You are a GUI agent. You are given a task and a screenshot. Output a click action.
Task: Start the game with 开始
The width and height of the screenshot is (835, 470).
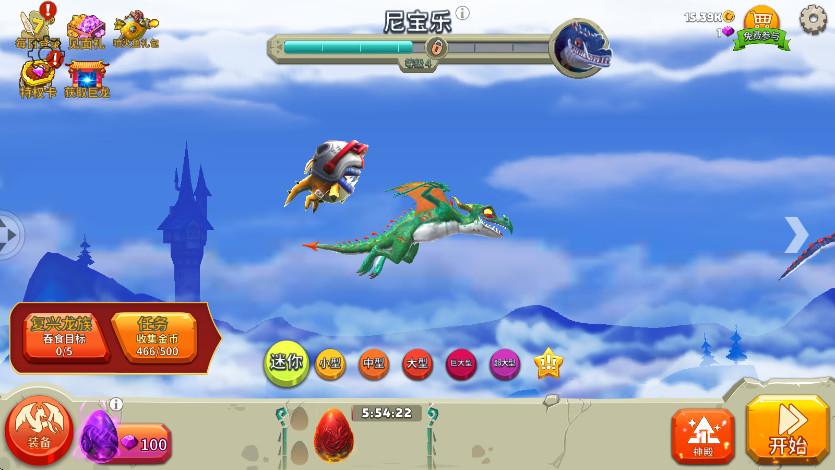coord(788,430)
